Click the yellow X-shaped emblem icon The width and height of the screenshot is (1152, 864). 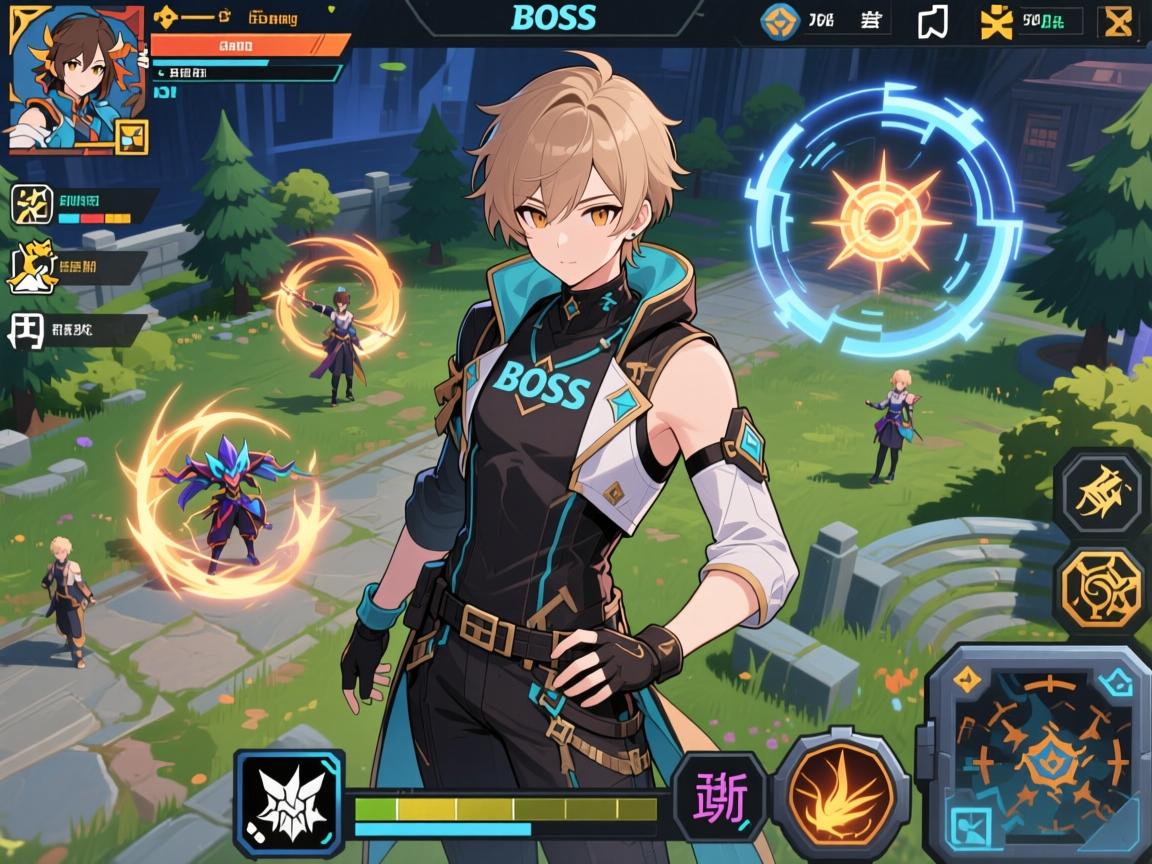click(996, 22)
